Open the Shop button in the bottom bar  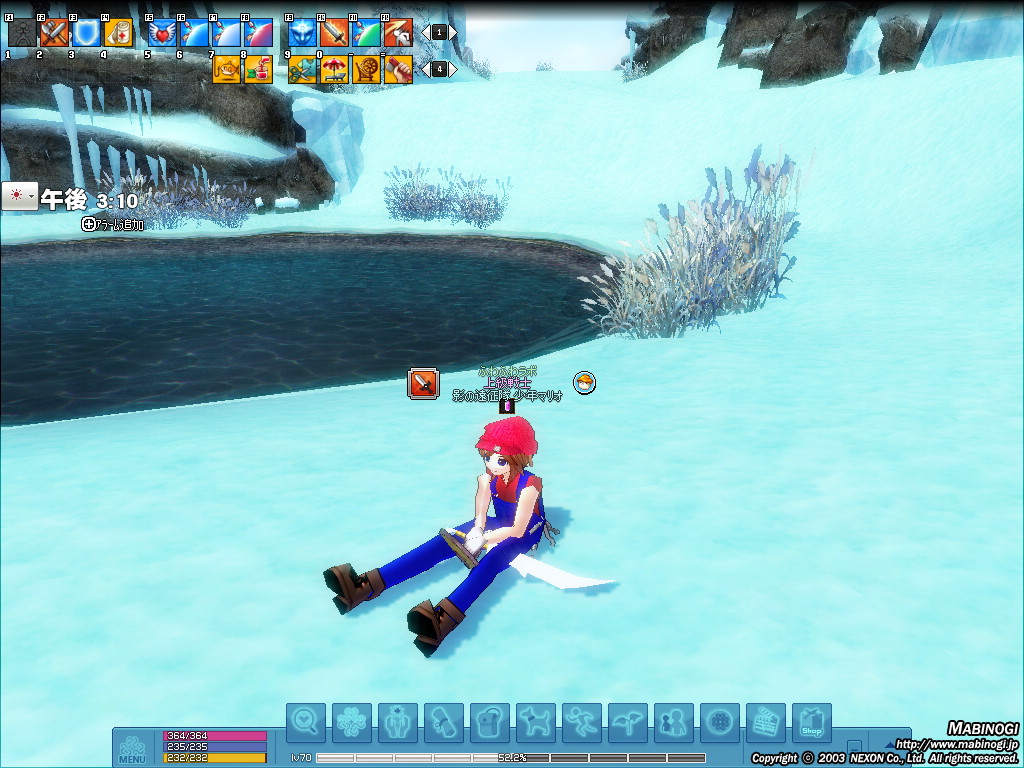pos(812,722)
